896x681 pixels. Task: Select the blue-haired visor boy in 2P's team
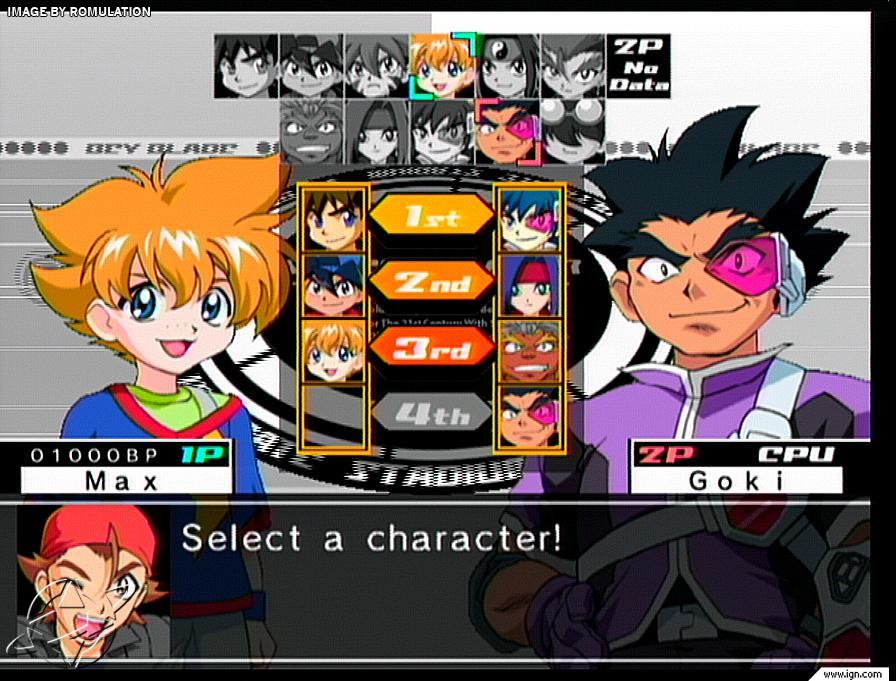click(x=529, y=218)
